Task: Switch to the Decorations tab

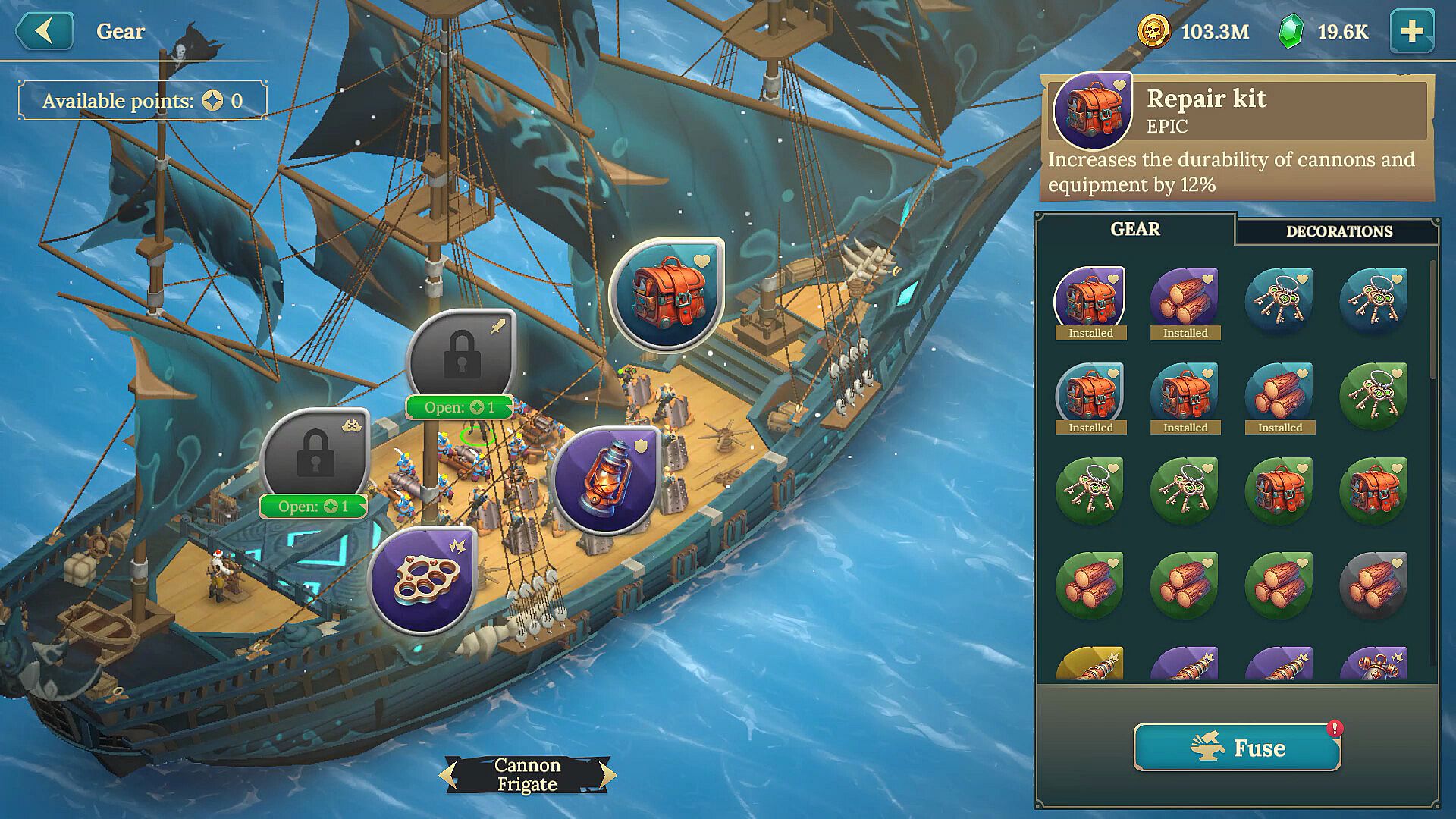Action: (x=1338, y=231)
